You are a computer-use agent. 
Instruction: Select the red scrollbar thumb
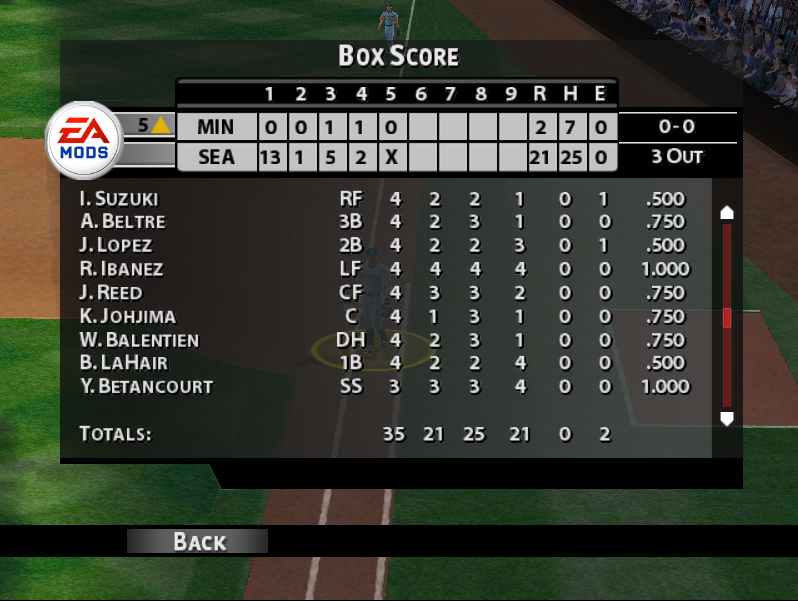727,318
